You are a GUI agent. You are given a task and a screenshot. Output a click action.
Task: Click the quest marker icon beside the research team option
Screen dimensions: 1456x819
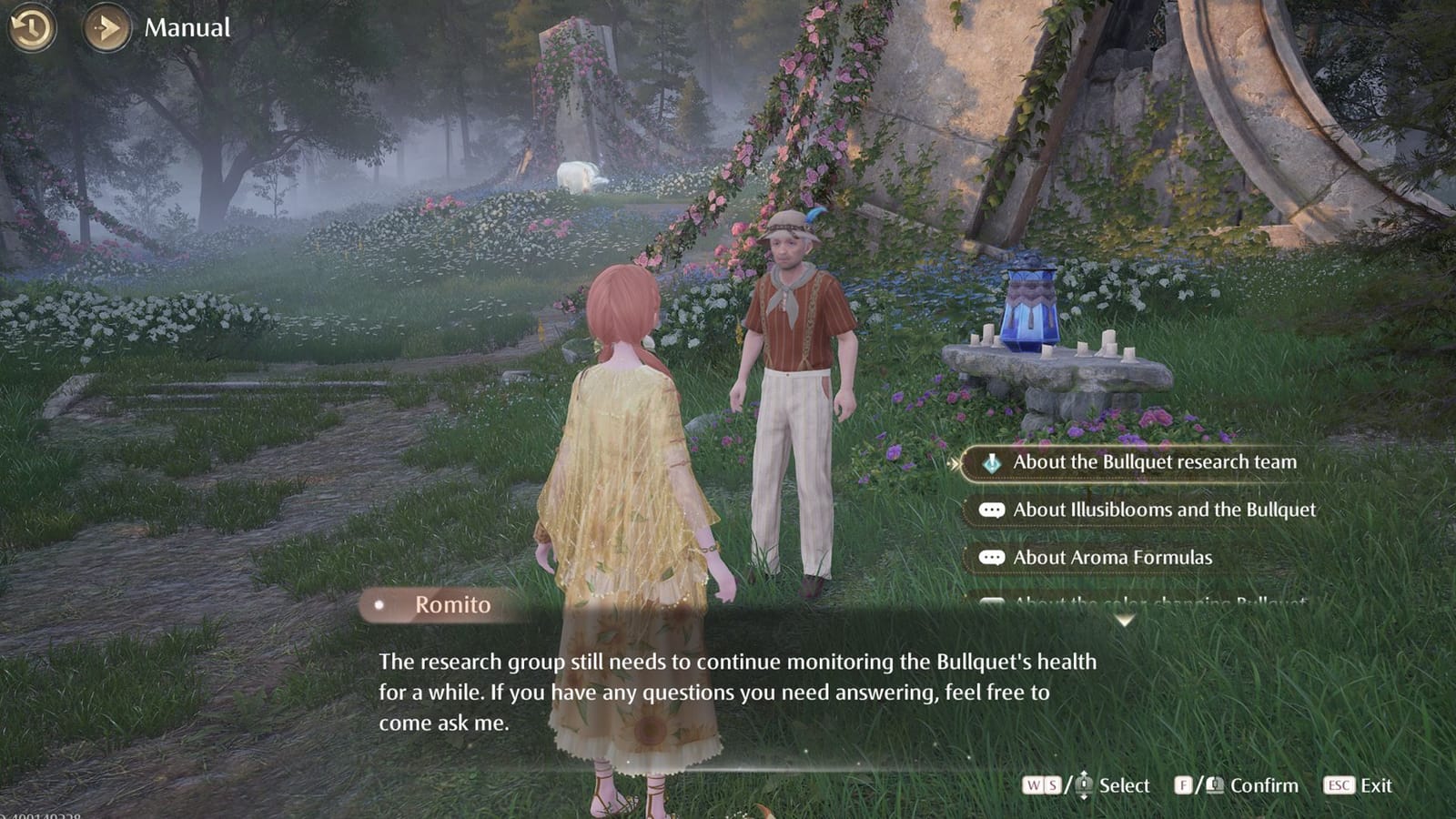point(992,463)
